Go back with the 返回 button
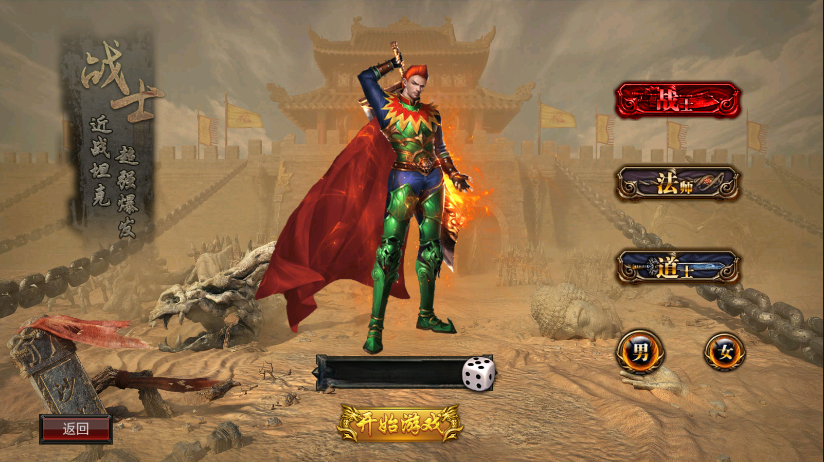The height and width of the screenshot is (462, 824). point(76,429)
